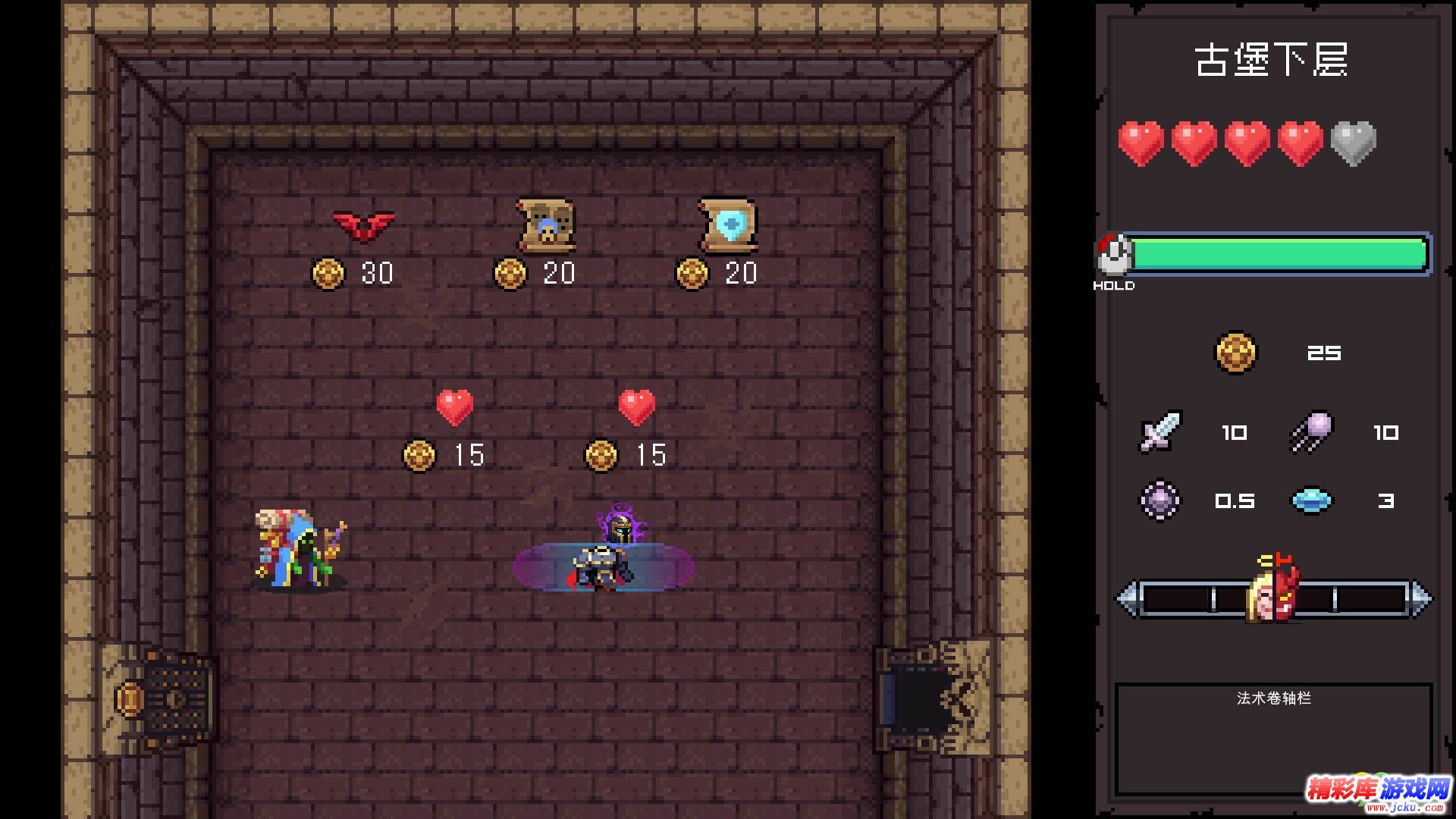Click the 古堡下层 area title

point(1272,61)
